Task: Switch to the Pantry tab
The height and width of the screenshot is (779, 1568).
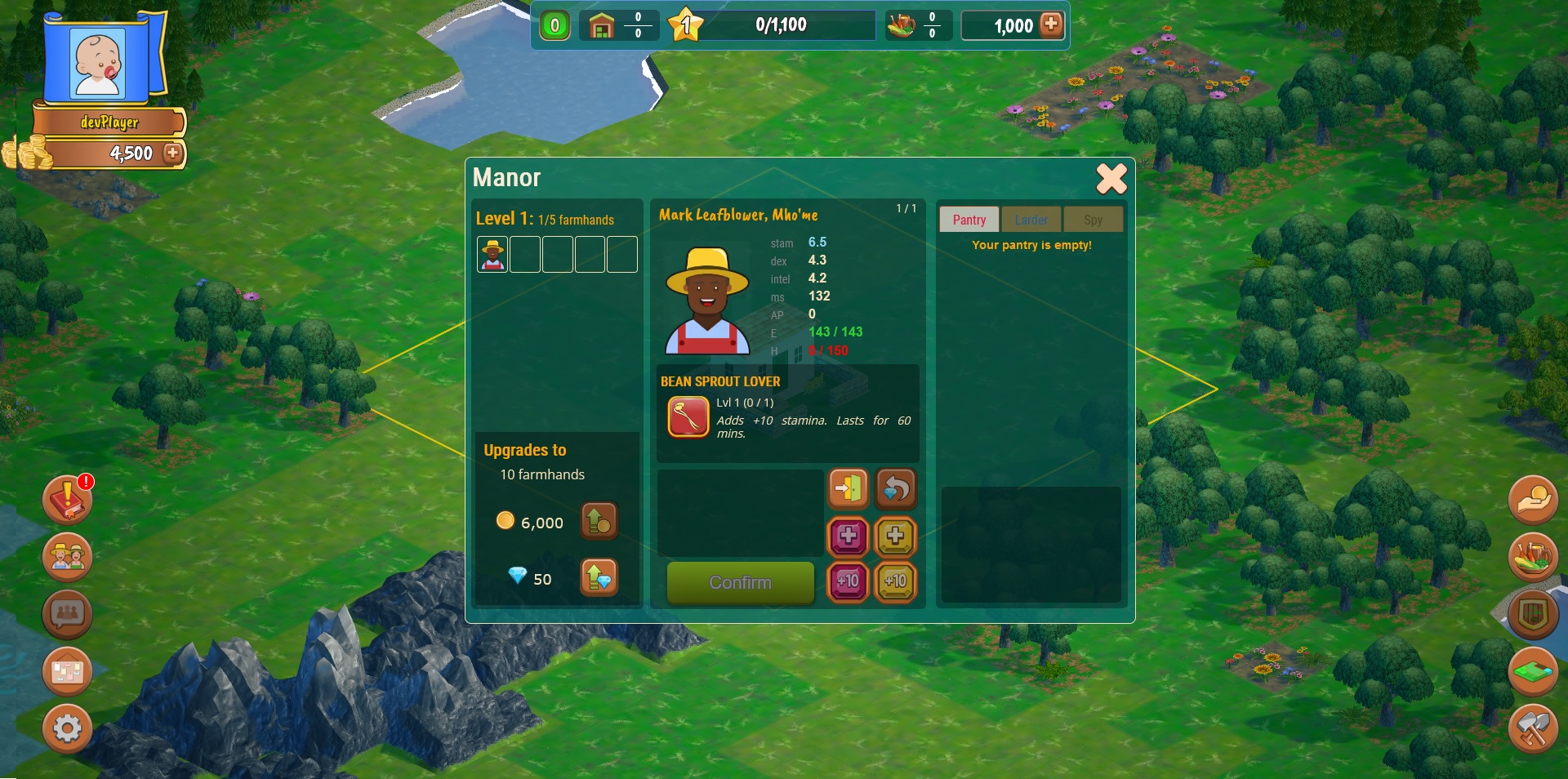Action: tap(969, 220)
